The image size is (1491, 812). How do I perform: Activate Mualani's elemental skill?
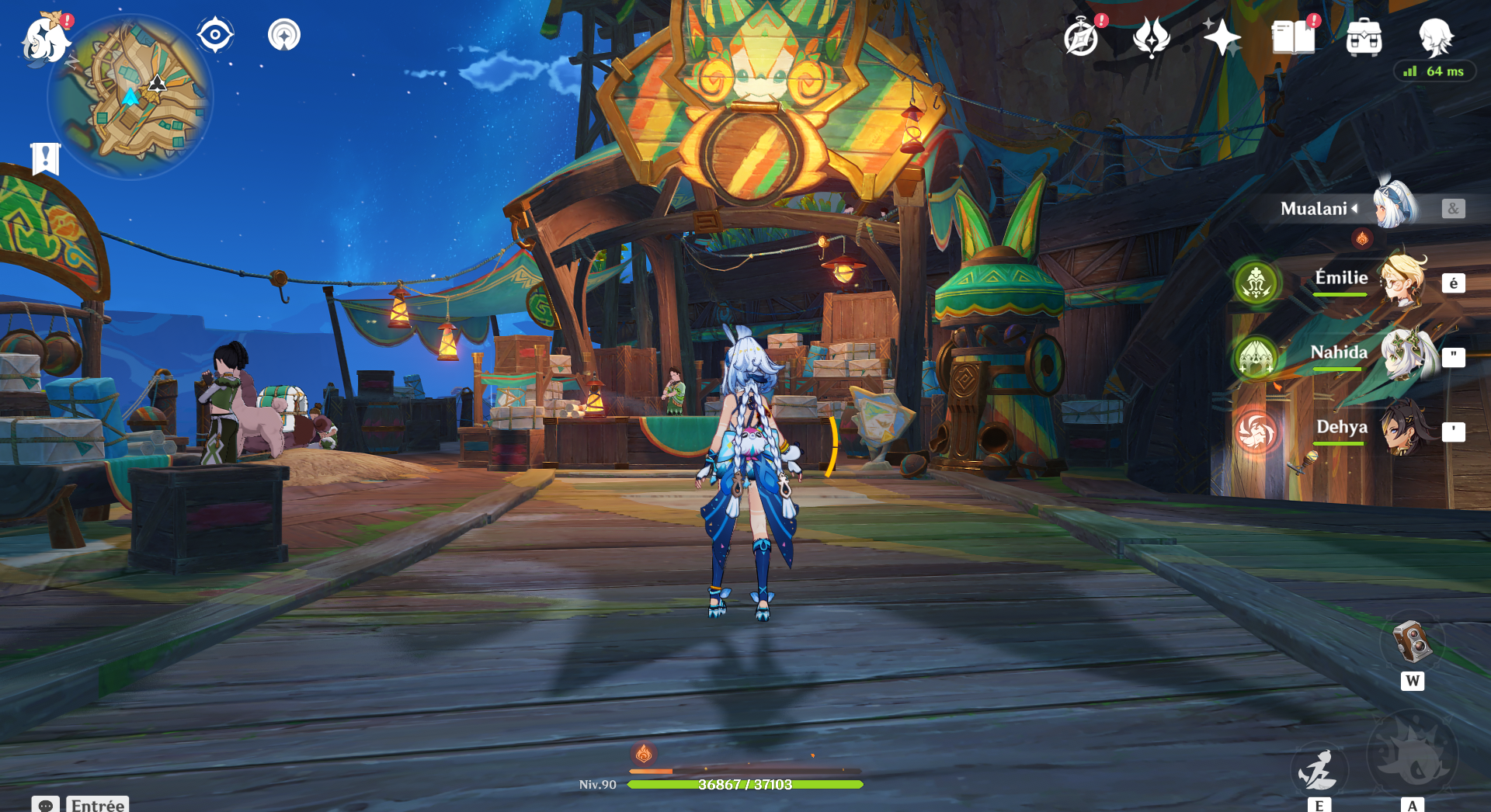pos(1319,769)
